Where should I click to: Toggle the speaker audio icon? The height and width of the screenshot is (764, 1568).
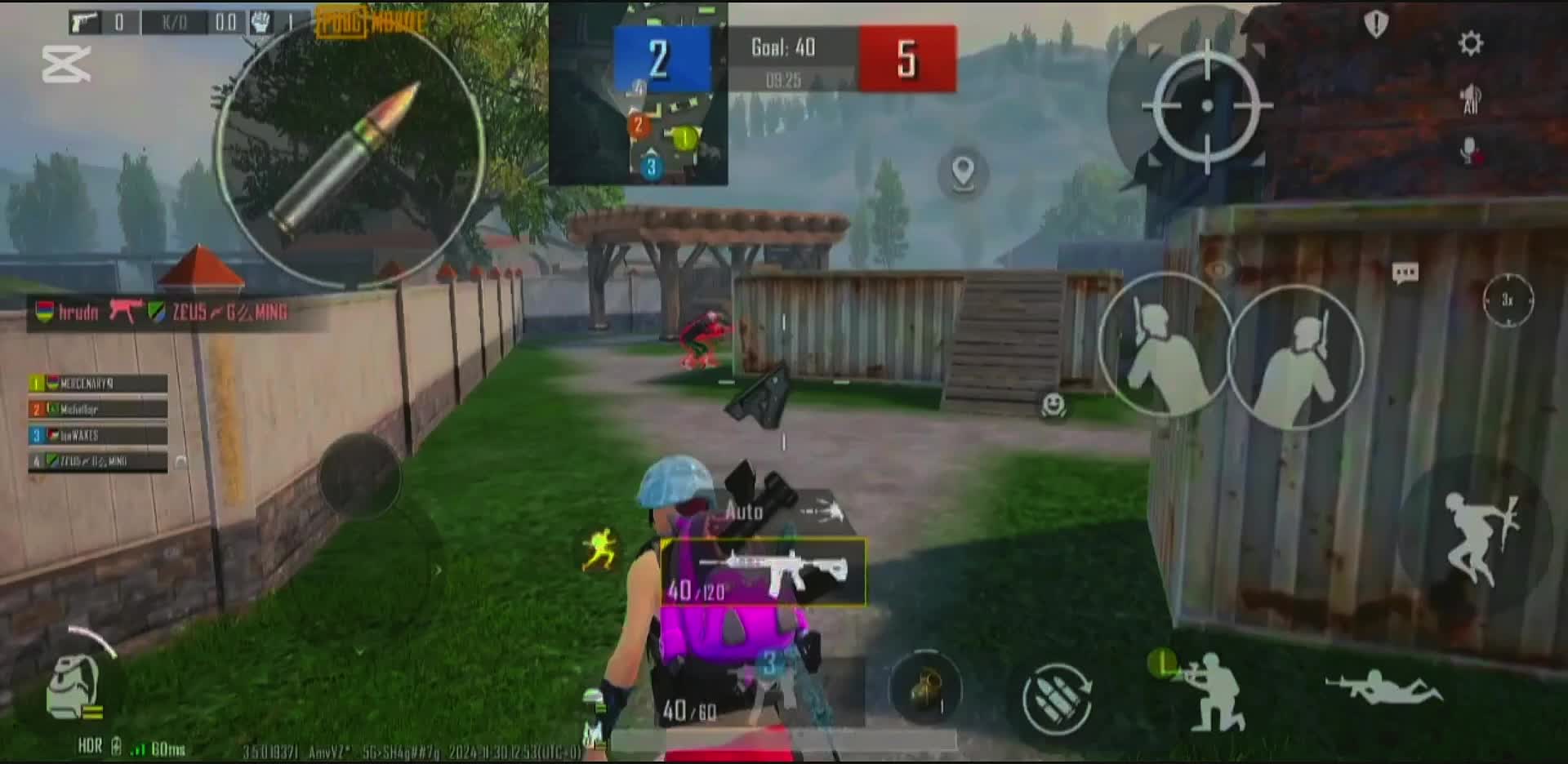click(x=1470, y=99)
